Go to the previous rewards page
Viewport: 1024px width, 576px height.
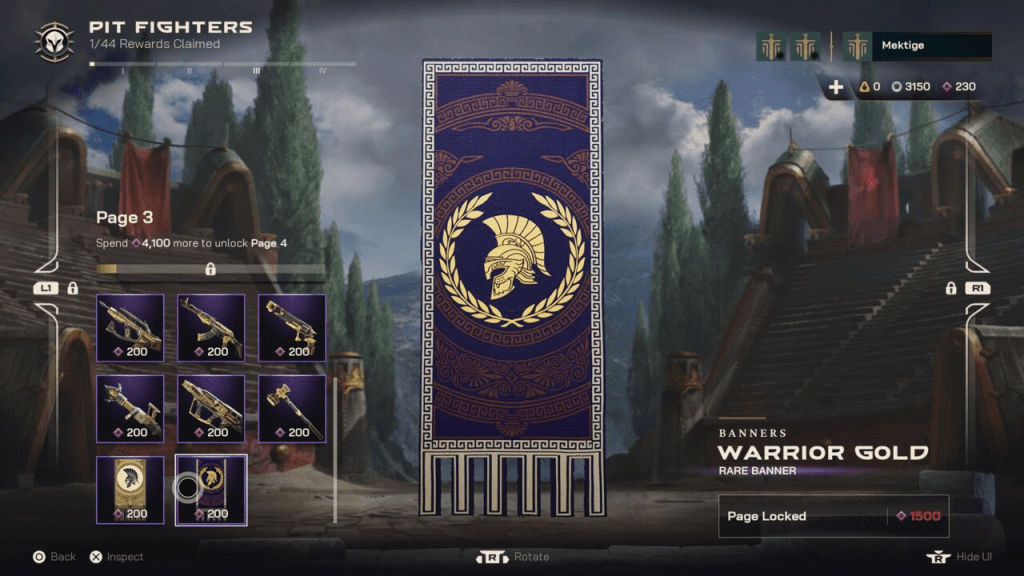coord(46,288)
